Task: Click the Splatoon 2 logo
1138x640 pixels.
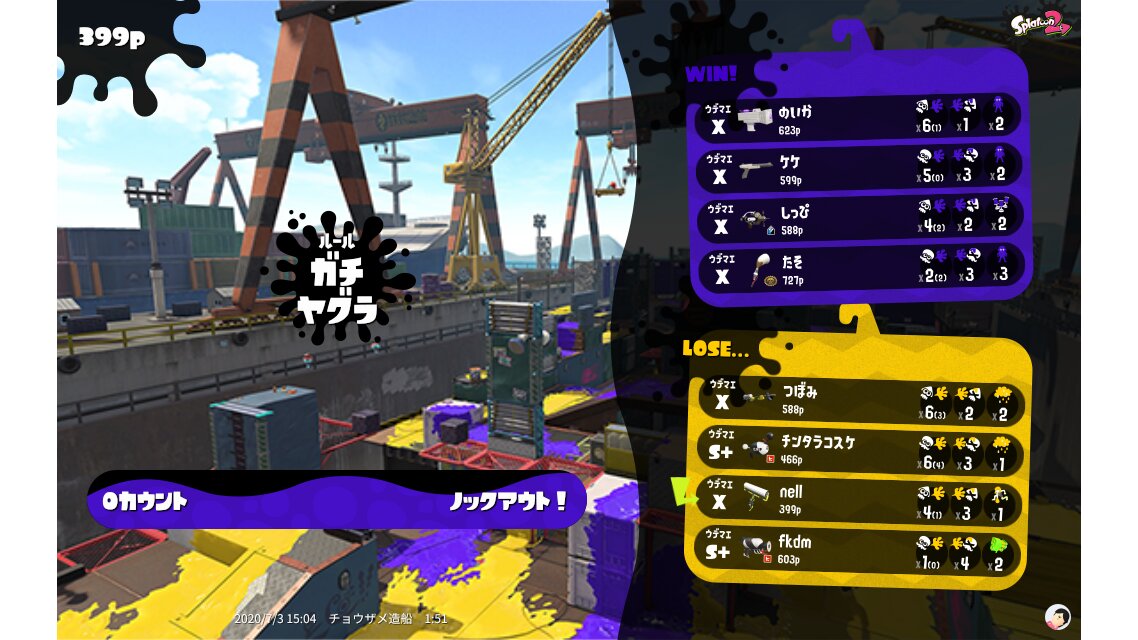Action: (x=1040, y=23)
